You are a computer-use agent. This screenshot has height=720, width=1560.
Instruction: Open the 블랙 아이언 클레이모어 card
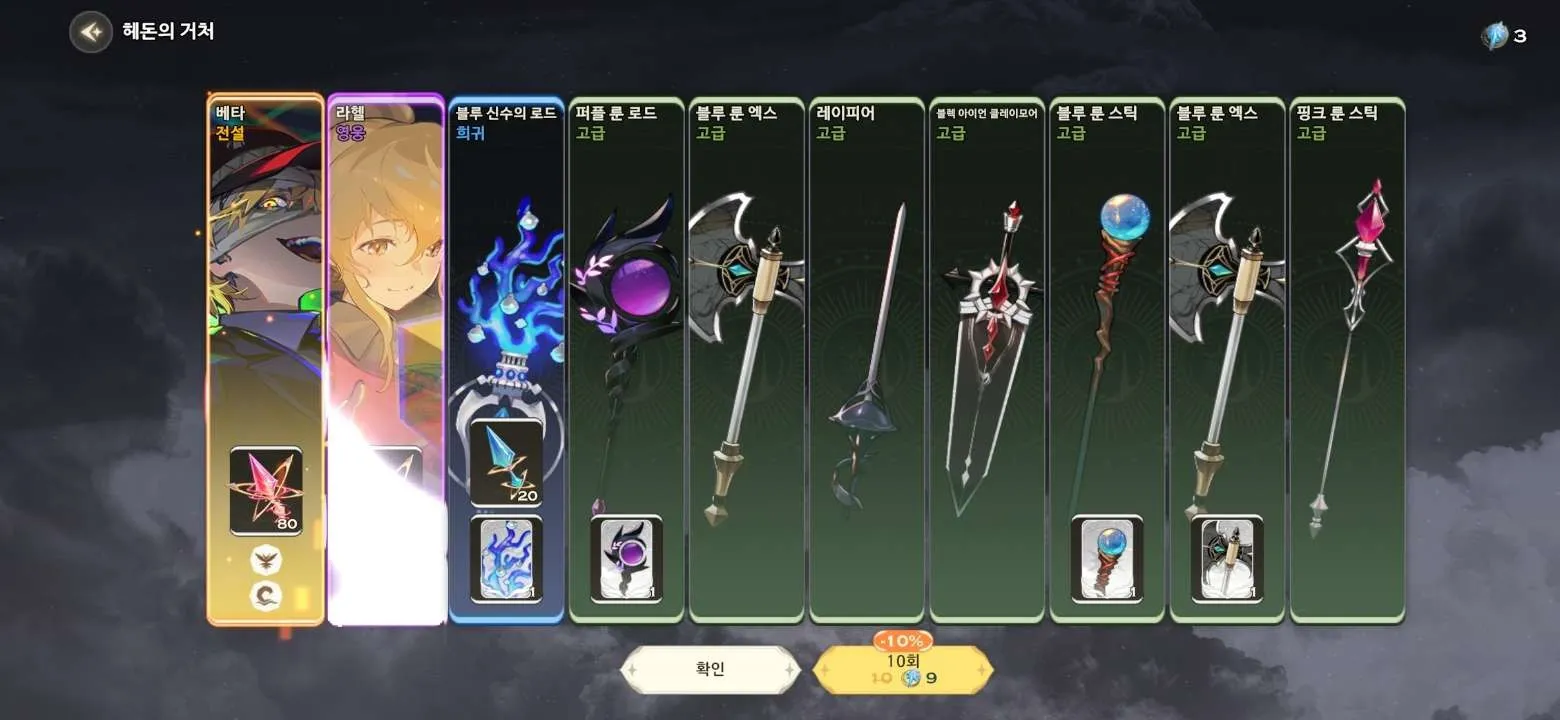[987, 360]
